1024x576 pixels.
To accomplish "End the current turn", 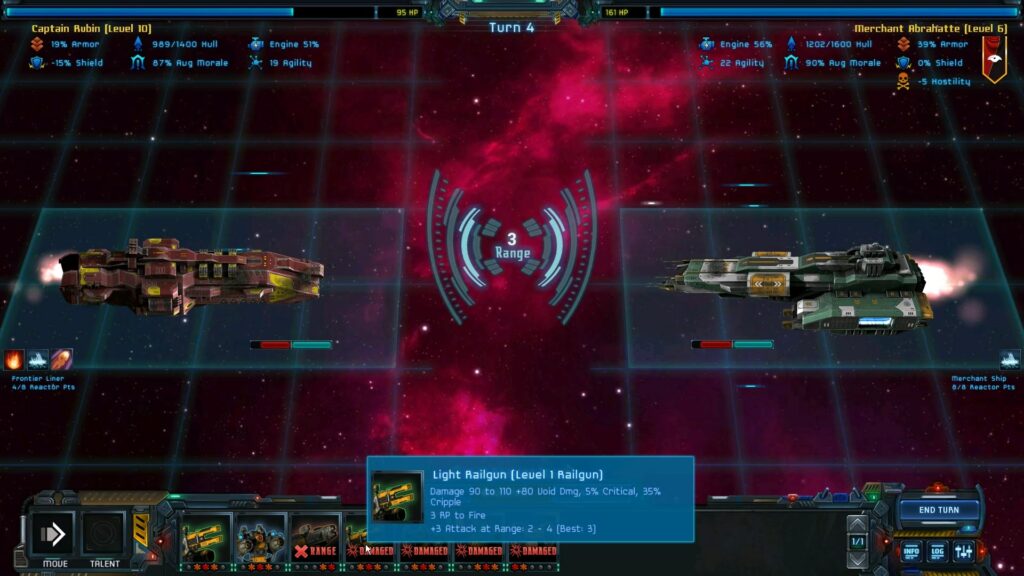I will (x=939, y=510).
